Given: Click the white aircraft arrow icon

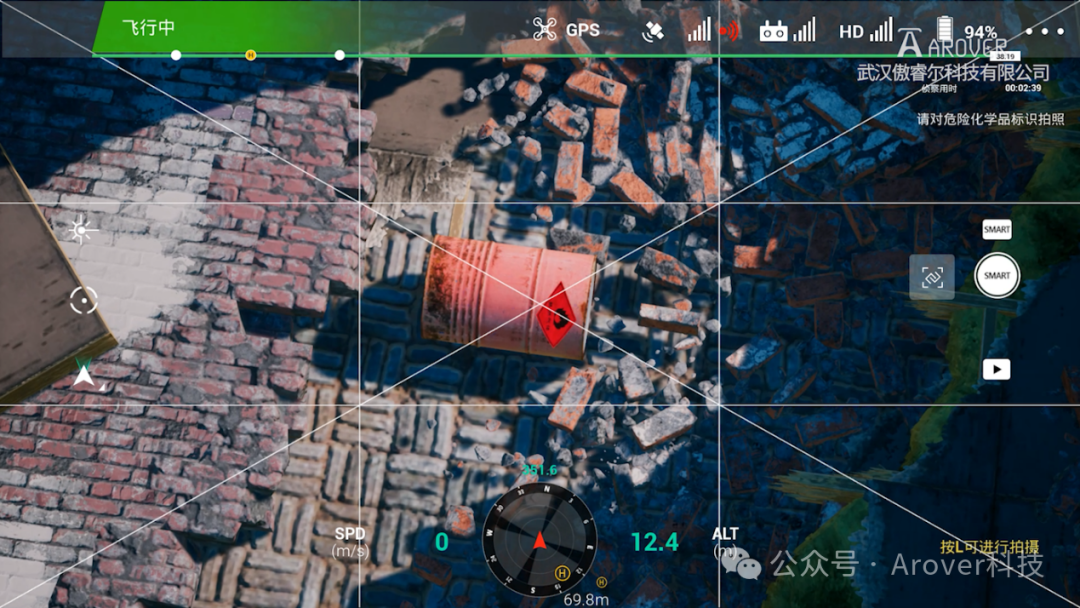Looking at the screenshot, I should pyautogui.click(x=84, y=376).
